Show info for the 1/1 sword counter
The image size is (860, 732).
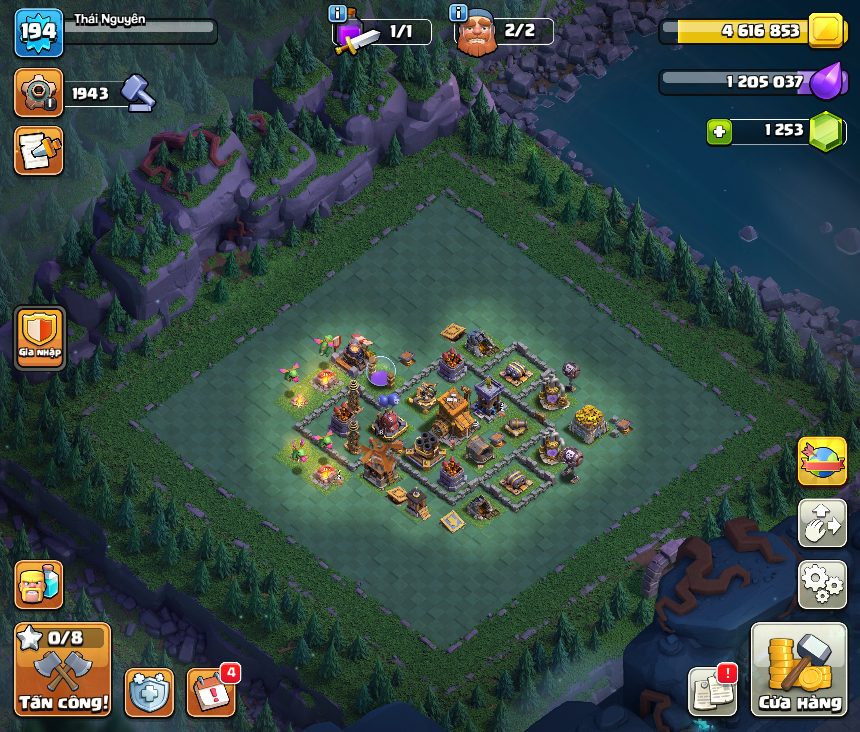pos(338,14)
